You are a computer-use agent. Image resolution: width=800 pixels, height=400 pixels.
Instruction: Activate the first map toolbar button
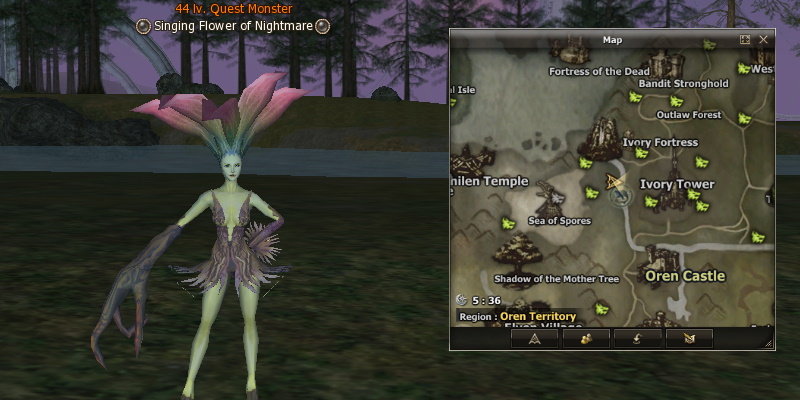coord(535,337)
